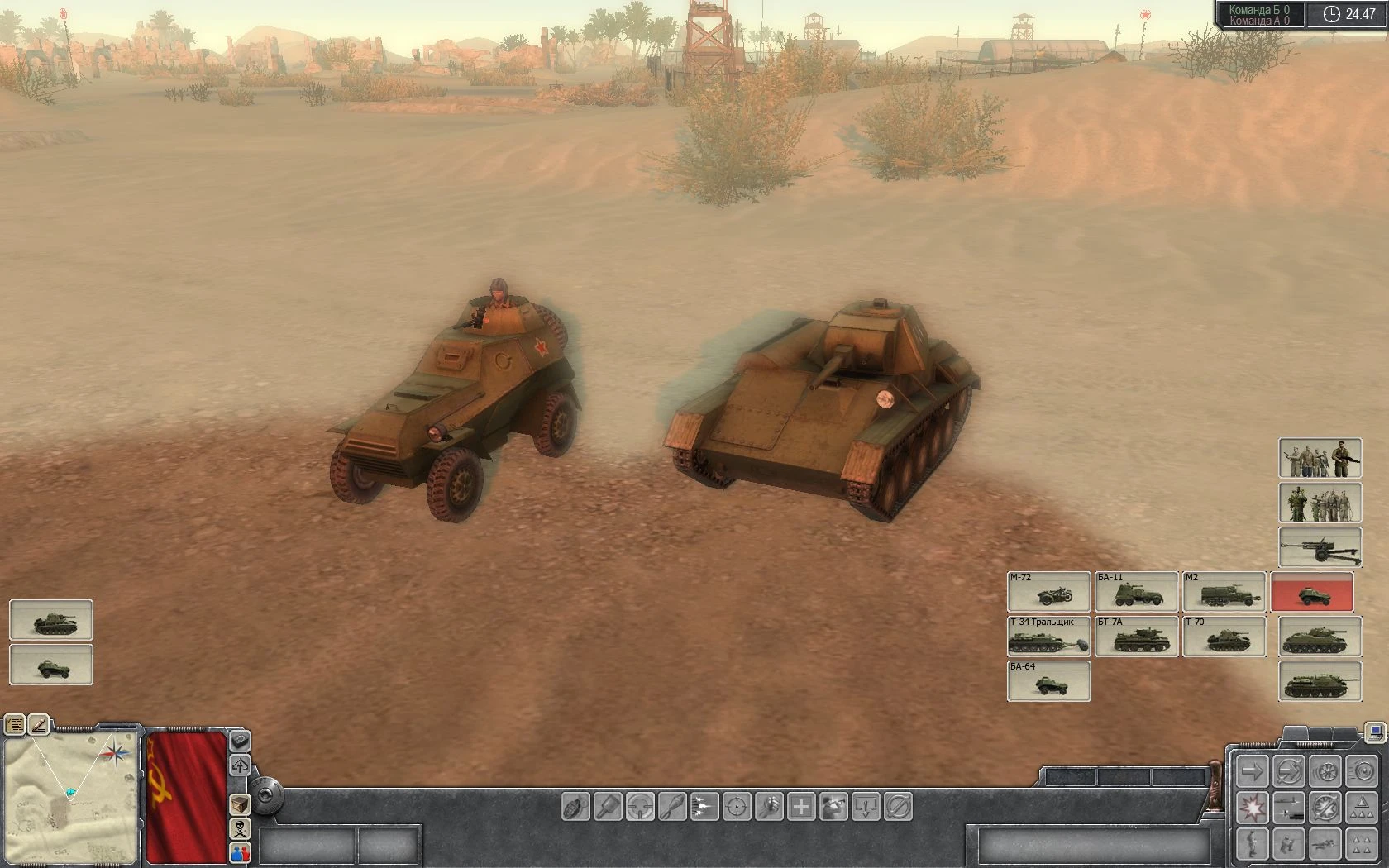Select the grenade throw order icon

(x=576, y=808)
